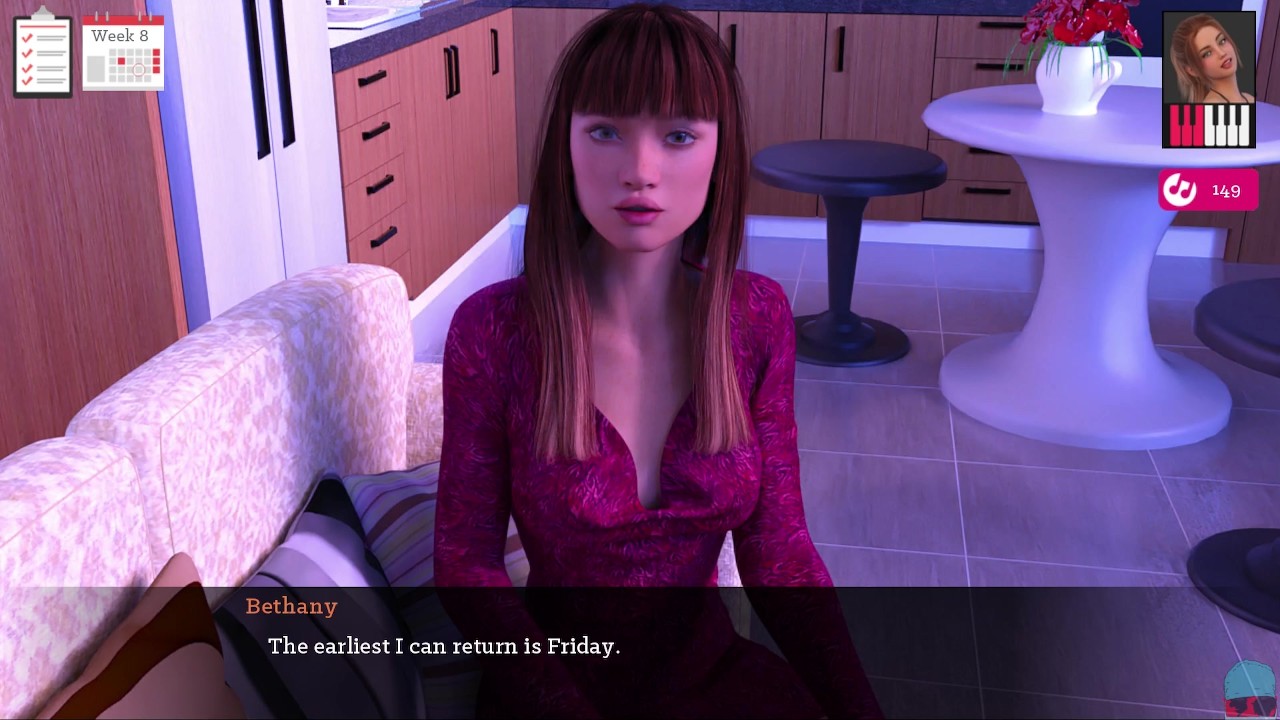
Task: Select the character portrait with piano keys
Action: click(1208, 80)
